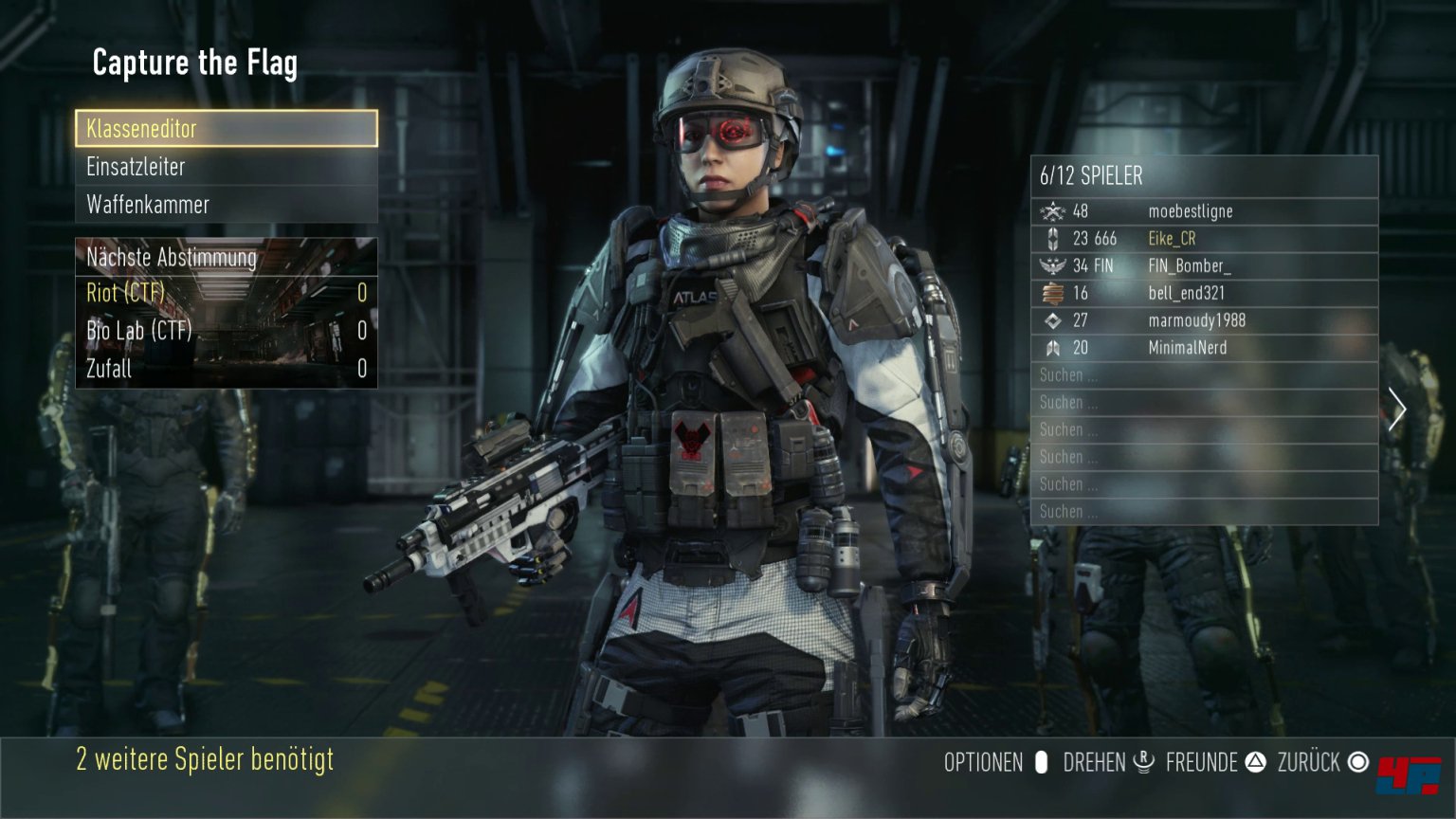Vote for the Riot (CTF) map

click(227, 293)
